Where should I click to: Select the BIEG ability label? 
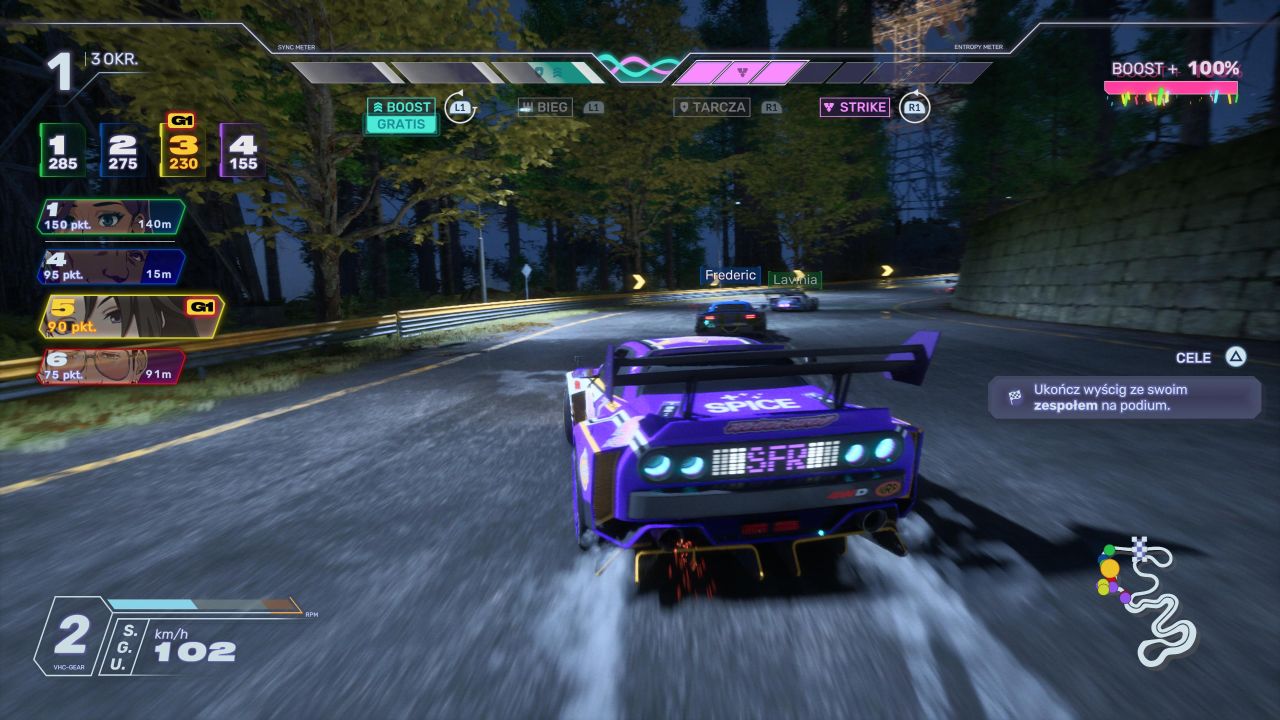pyautogui.click(x=545, y=107)
